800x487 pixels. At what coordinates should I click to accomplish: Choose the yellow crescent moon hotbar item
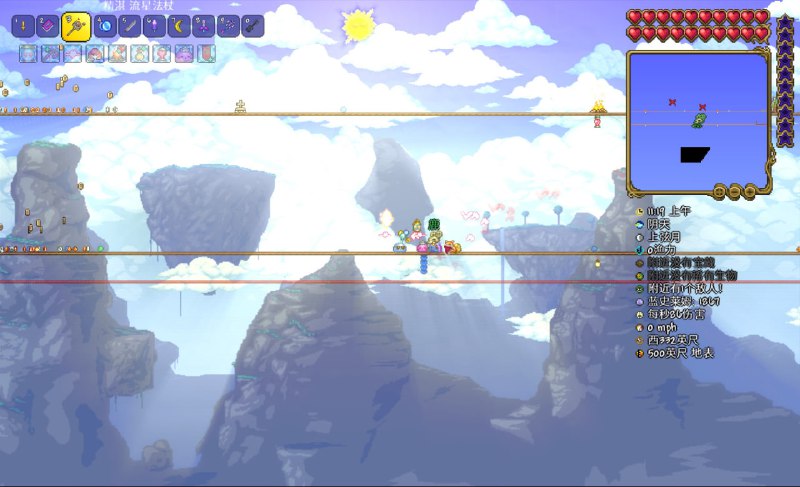tap(179, 26)
